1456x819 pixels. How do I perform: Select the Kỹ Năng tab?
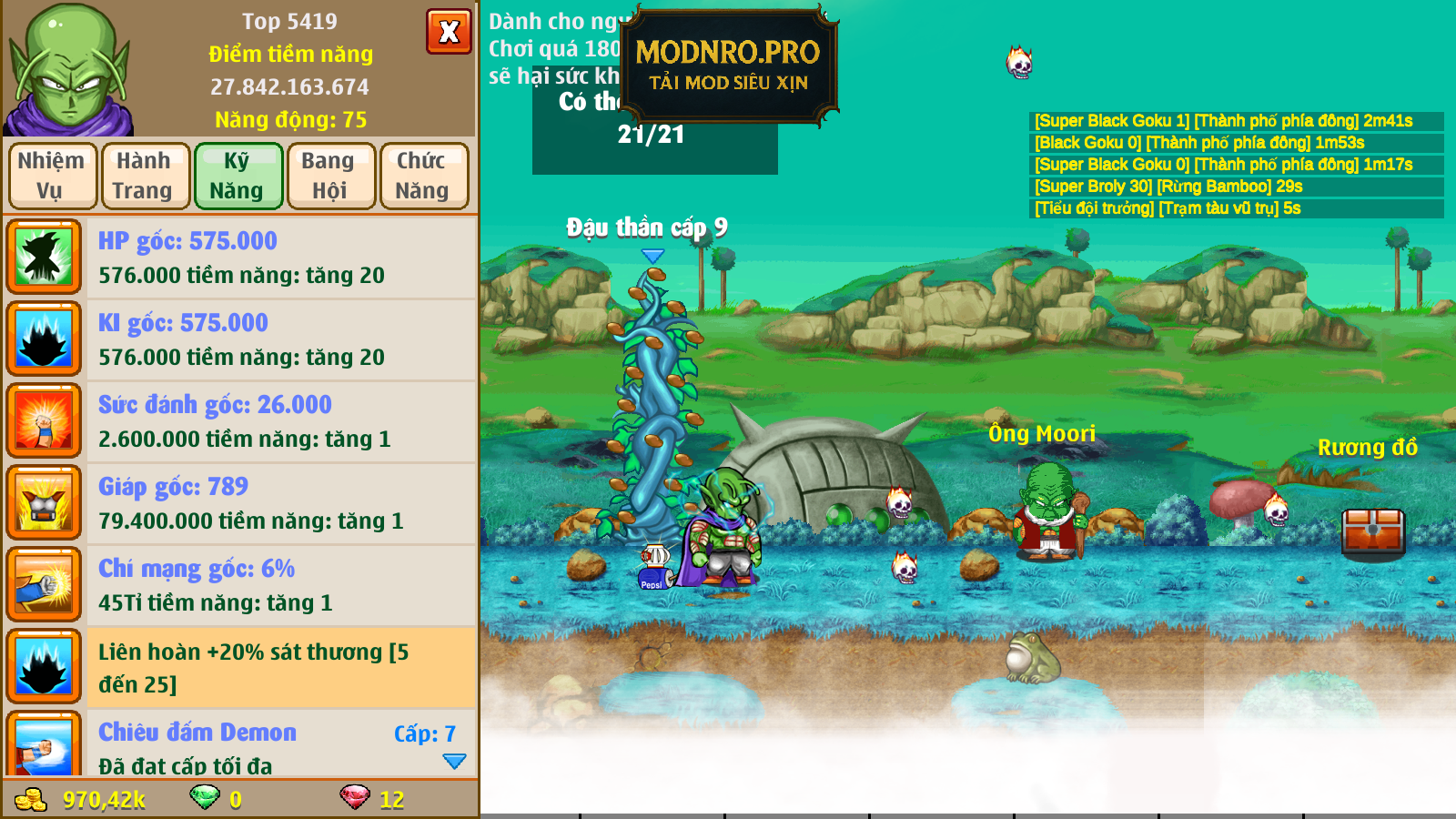(x=238, y=176)
